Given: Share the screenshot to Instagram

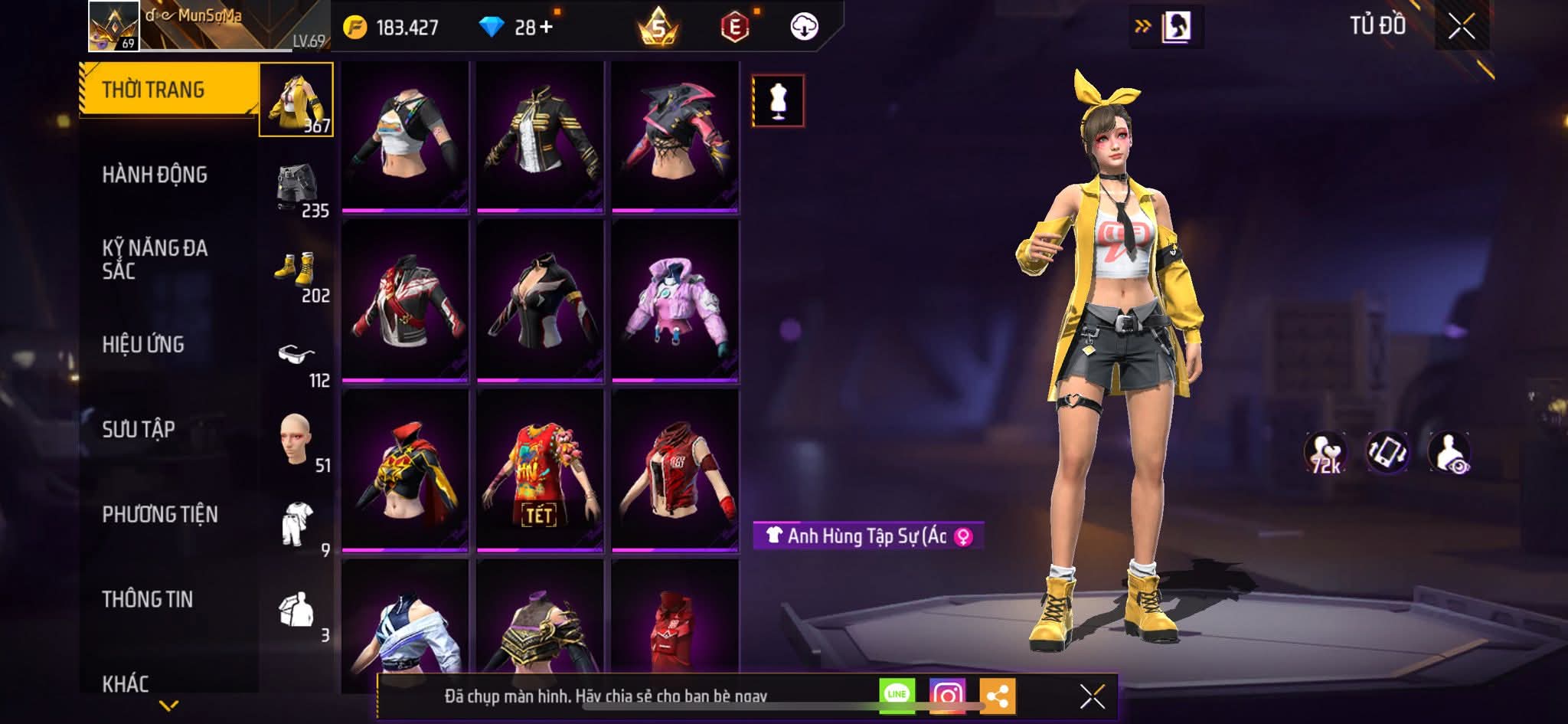Looking at the screenshot, I should tap(947, 696).
